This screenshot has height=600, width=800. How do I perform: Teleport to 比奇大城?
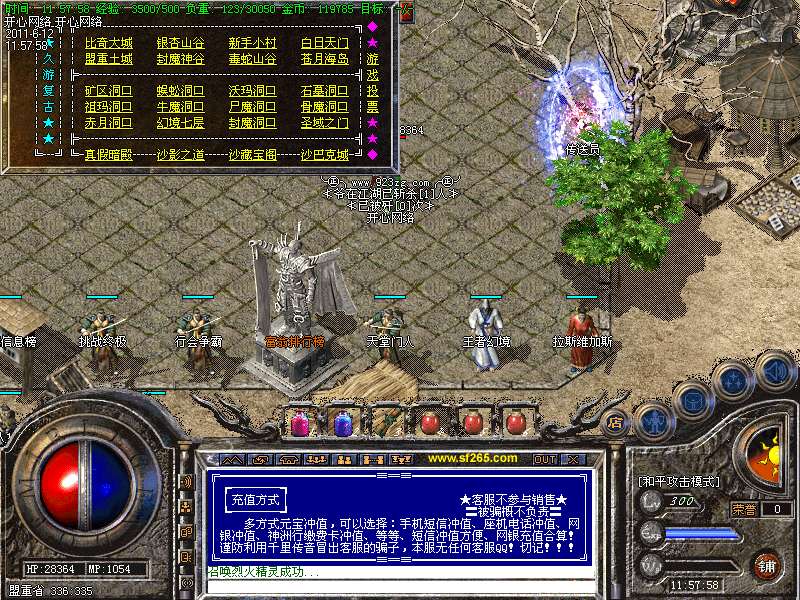click(108, 43)
